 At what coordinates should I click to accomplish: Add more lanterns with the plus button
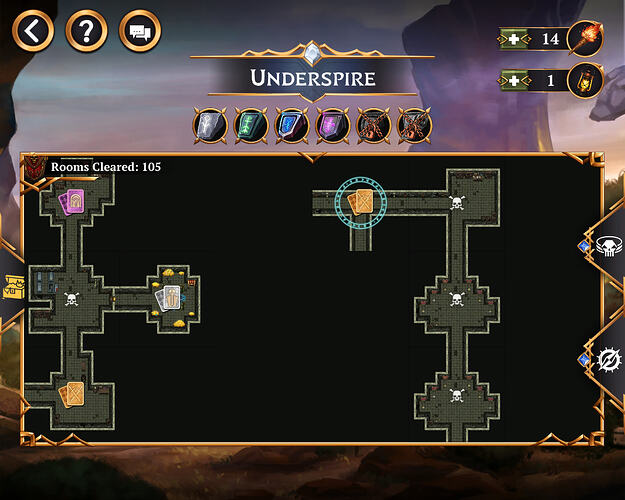513,80
